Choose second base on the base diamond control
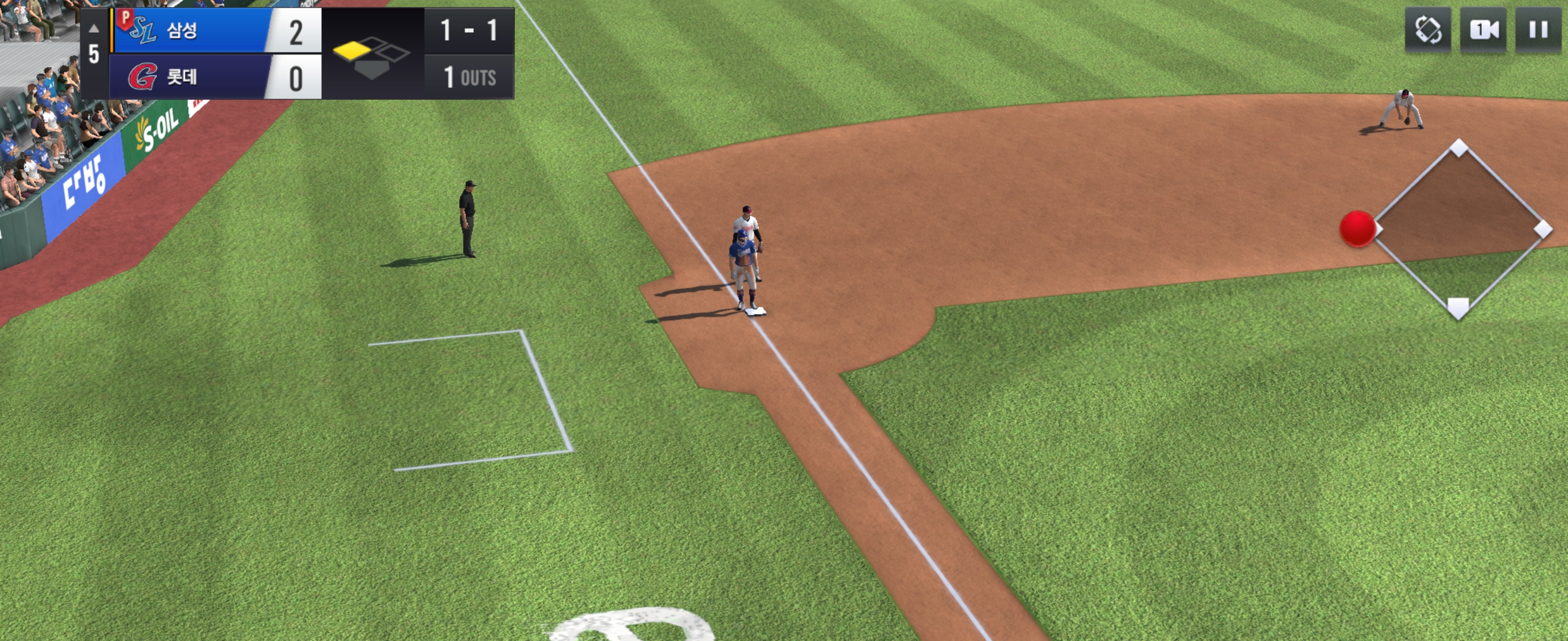The height and width of the screenshot is (641, 1568). [x=1459, y=148]
